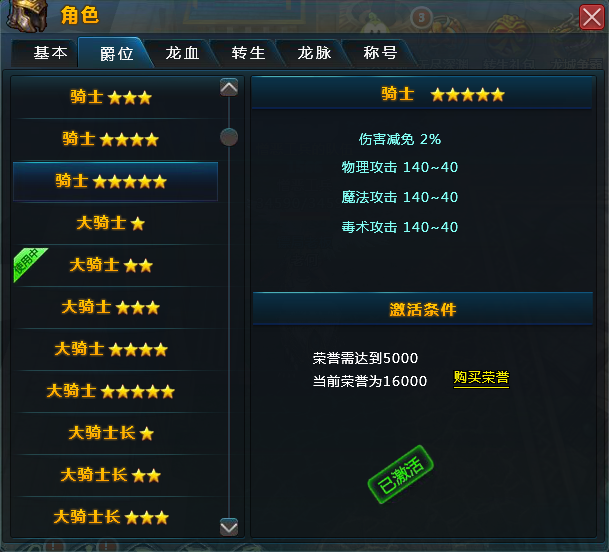This screenshot has width=609, height=552.
Task: Switch to the 龙血 tab
Action: [181, 54]
